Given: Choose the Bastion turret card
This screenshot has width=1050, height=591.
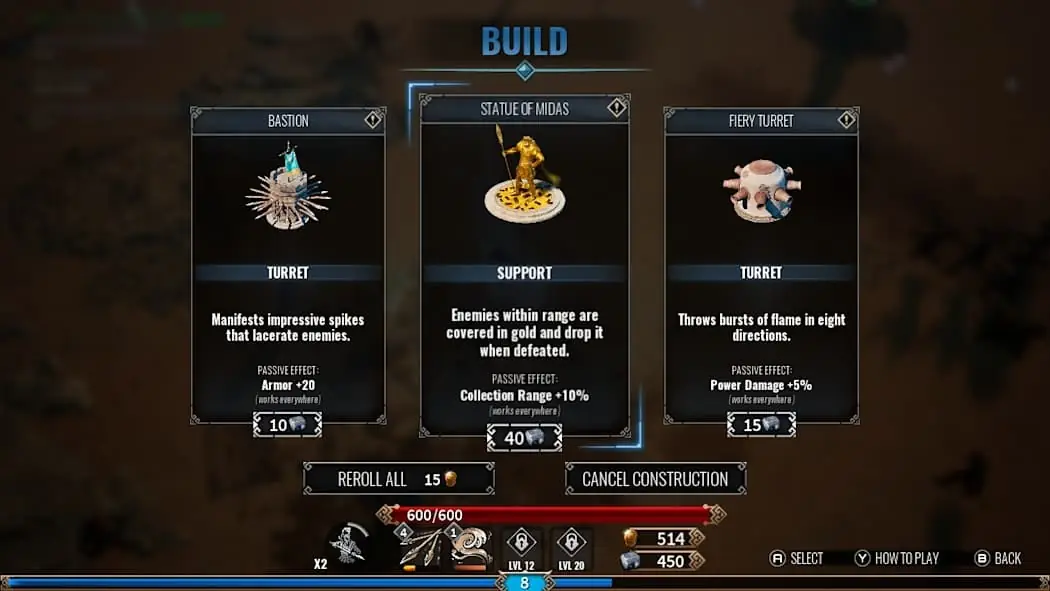Looking at the screenshot, I should [x=288, y=265].
